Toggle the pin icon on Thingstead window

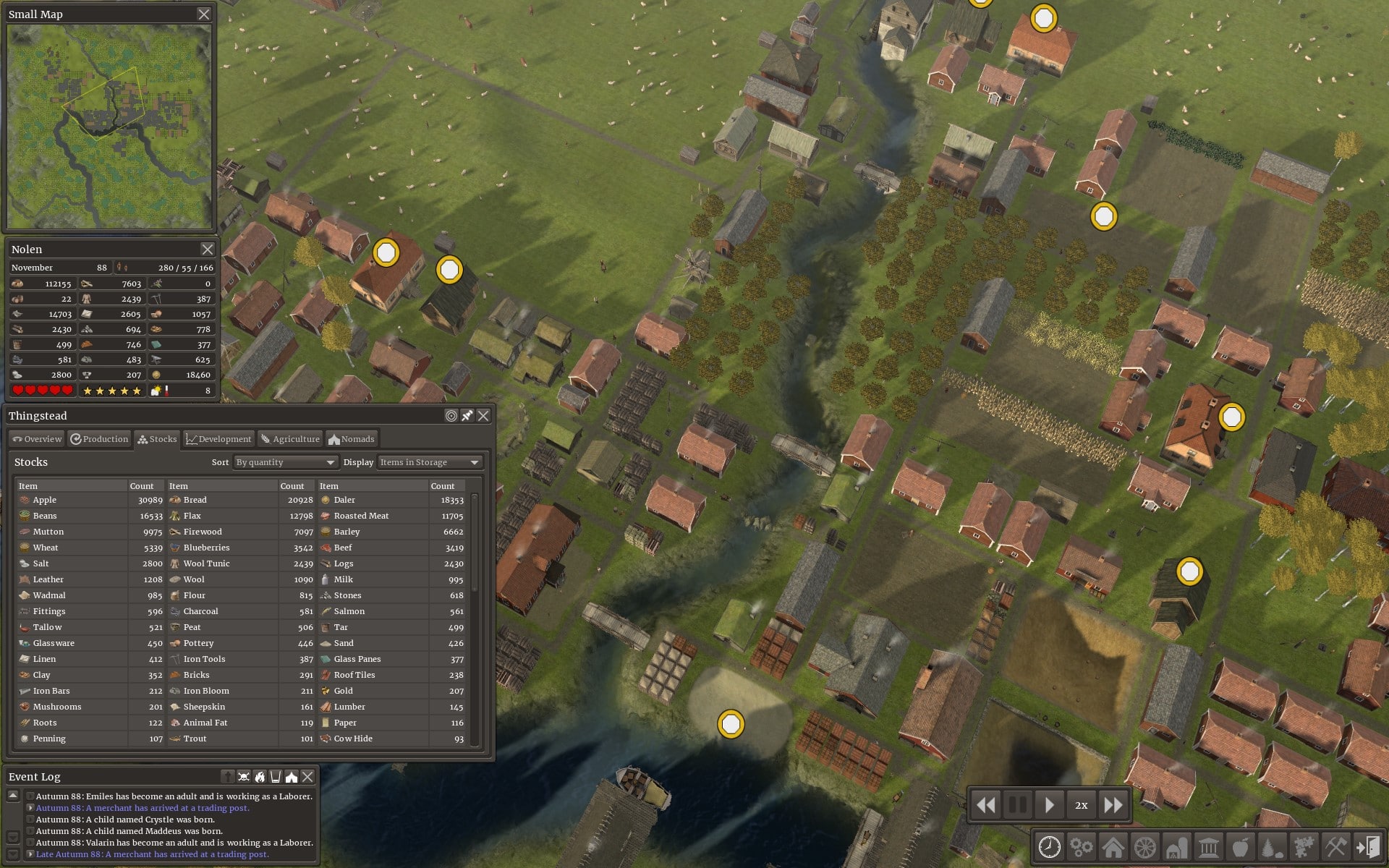tap(467, 416)
